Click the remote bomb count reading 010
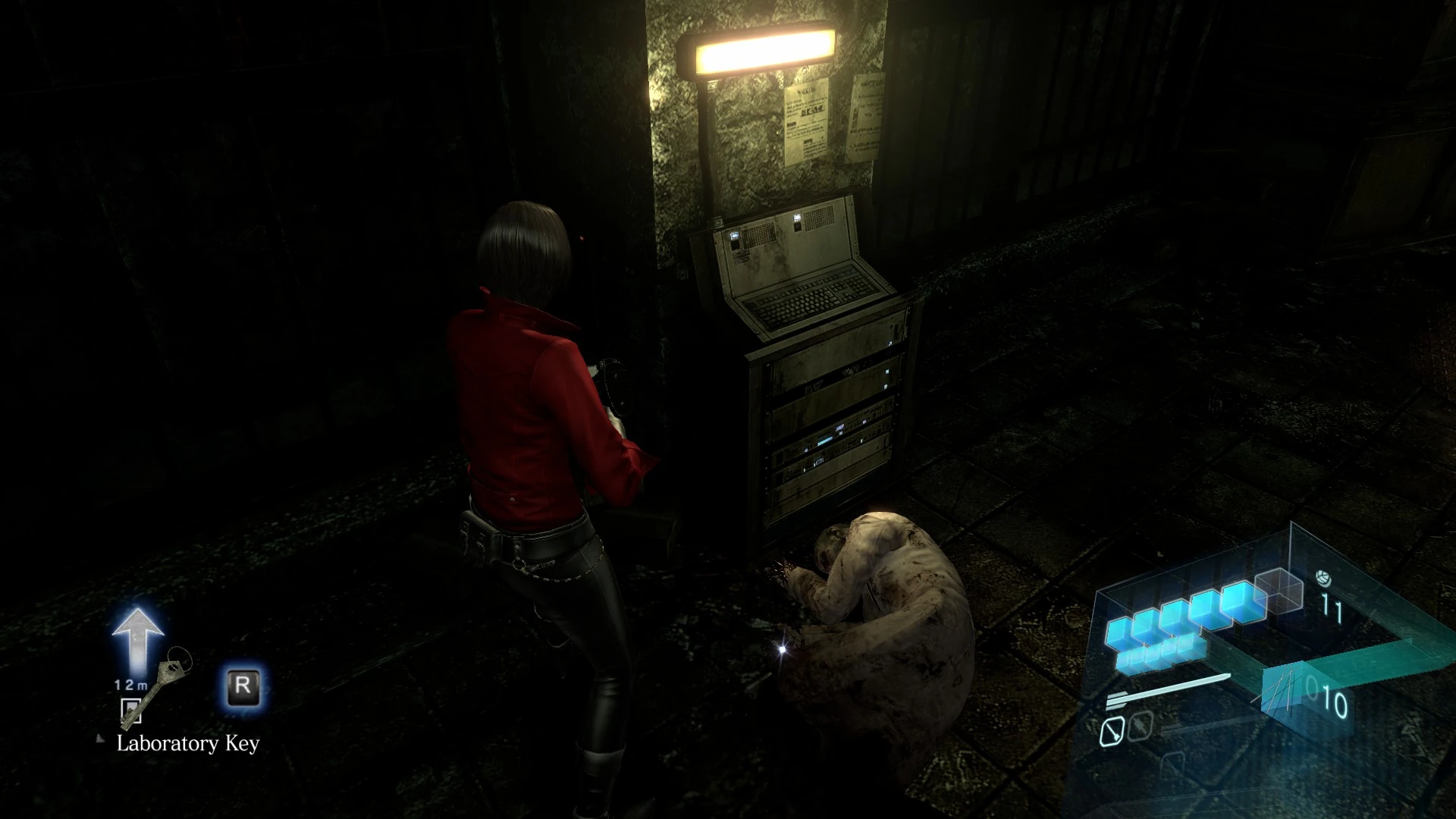Viewport: 1456px width, 819px height. [x=1328, y=696]
